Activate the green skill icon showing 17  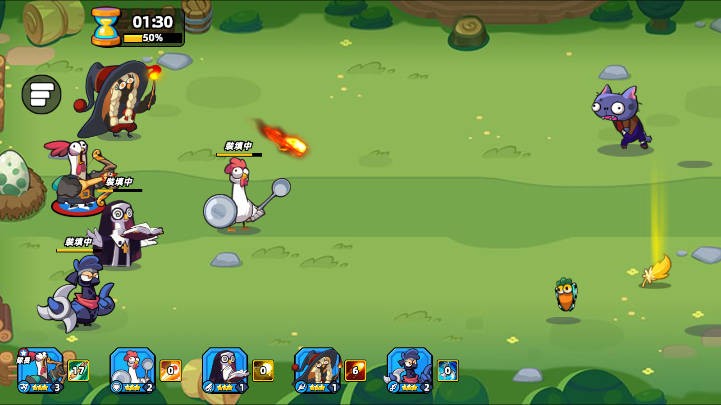(x=79, y=371)
